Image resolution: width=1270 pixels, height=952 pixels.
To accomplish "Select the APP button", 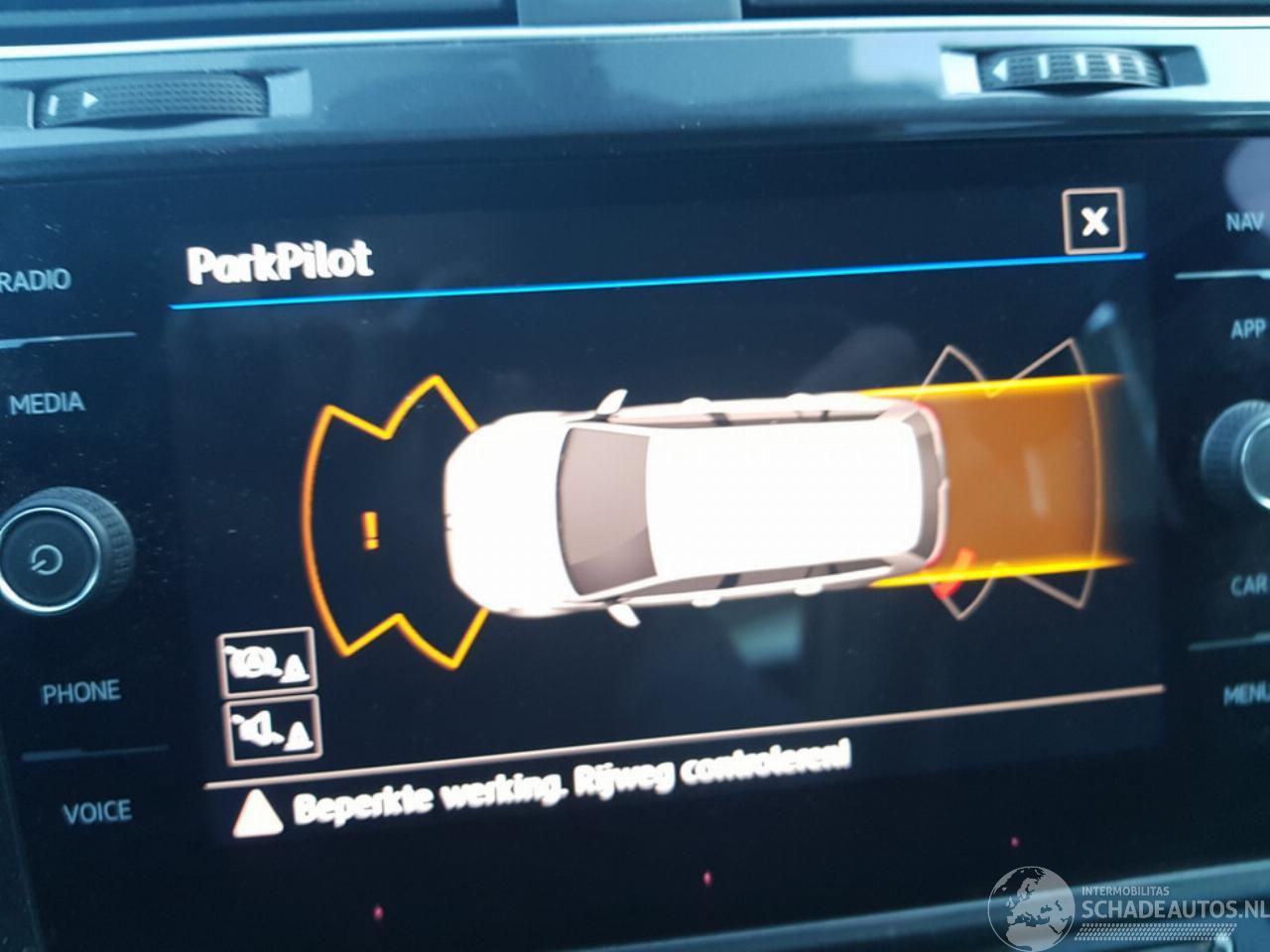I will 1248,328.
